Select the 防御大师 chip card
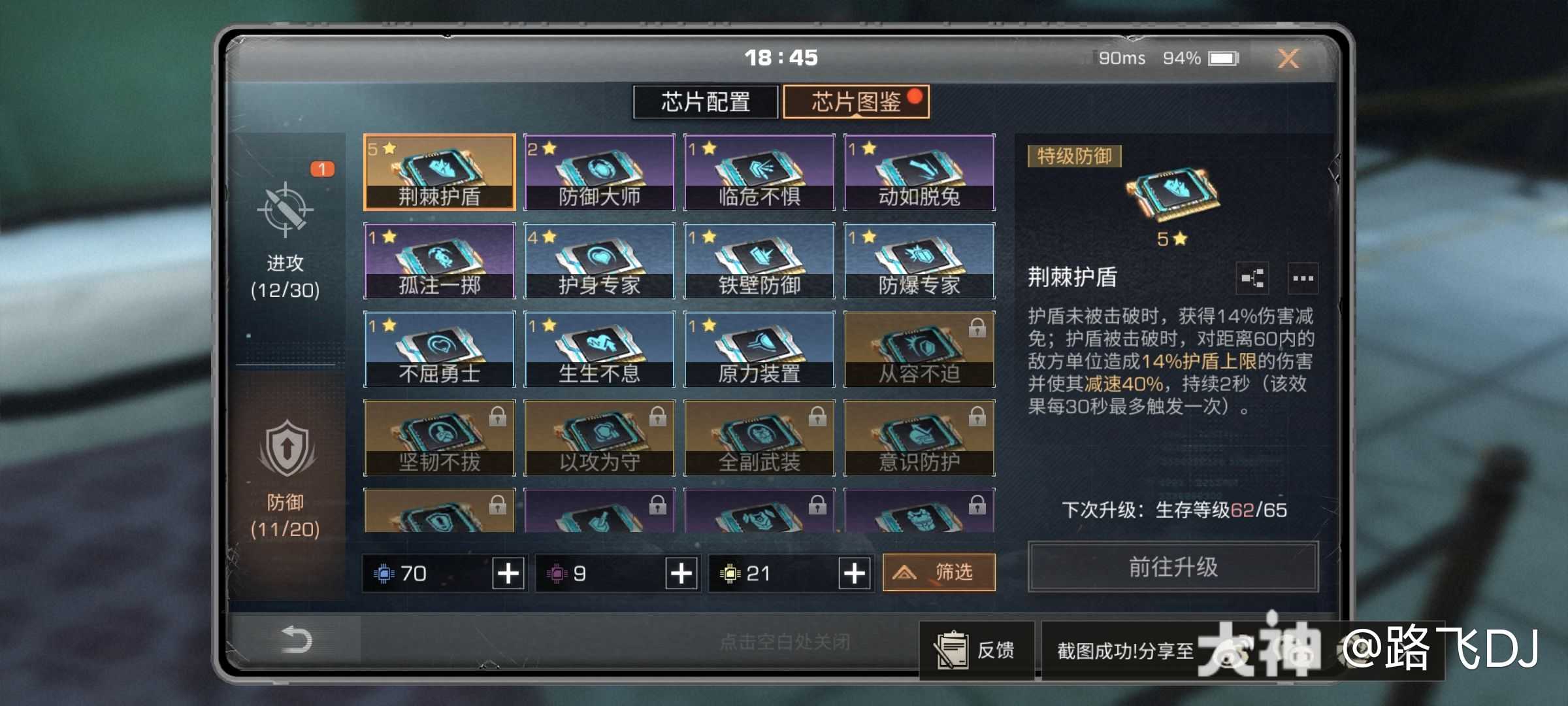Viewport: 1568px width, 706px height. (598, 172)
